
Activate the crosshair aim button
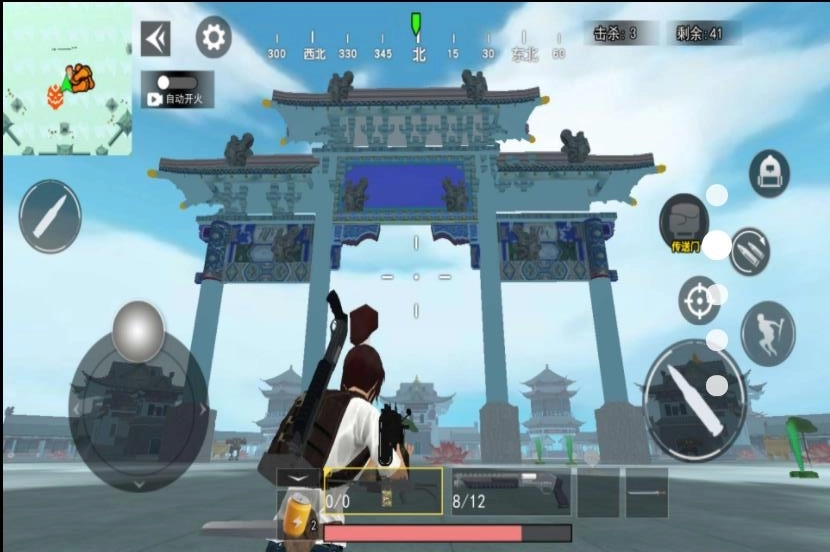(699, 300)
